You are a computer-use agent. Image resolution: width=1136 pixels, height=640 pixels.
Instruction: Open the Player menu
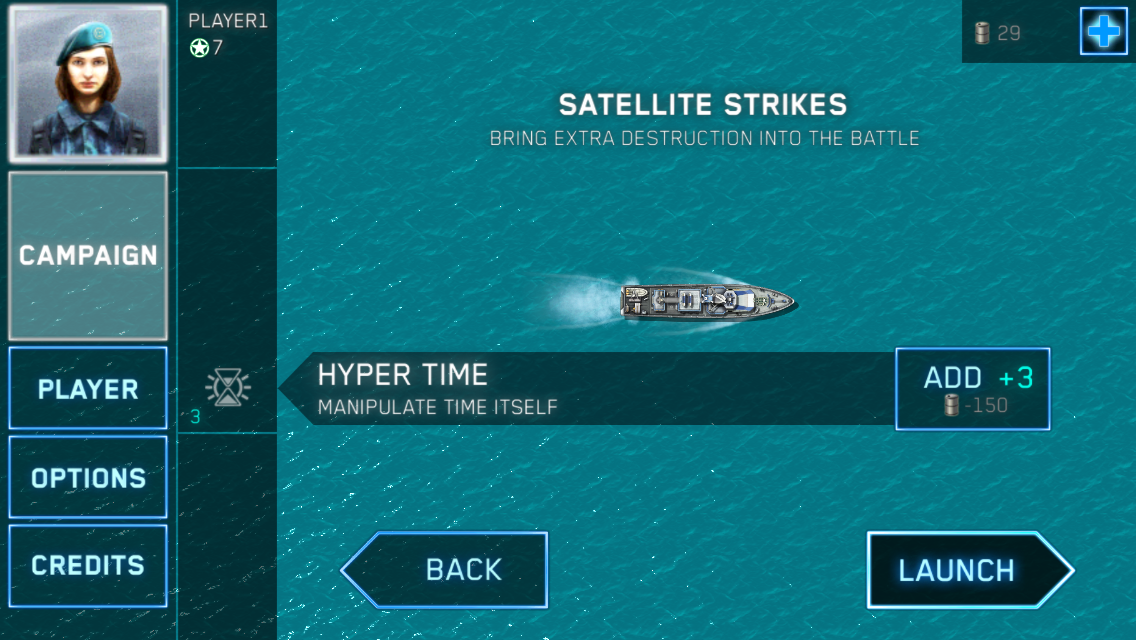pos(88,389)
